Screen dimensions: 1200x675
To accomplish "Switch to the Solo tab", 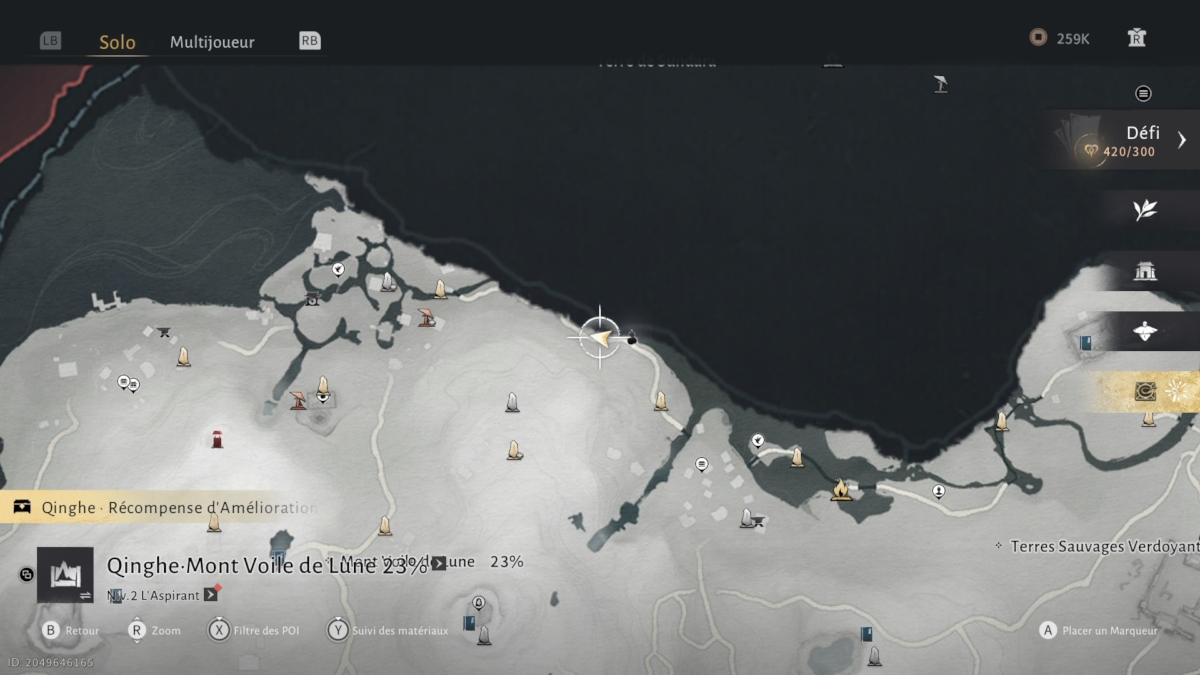I will (x=117, y=42).
